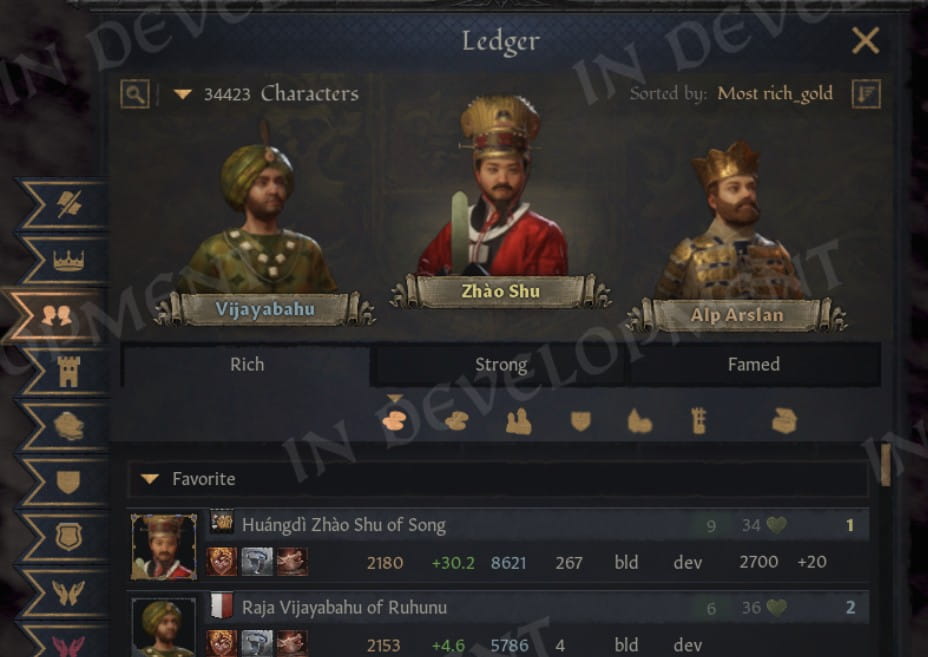The width and height of the screenshot is (928, 657).
Task: Collapse the Favorite section
Action: pos(150,480)
